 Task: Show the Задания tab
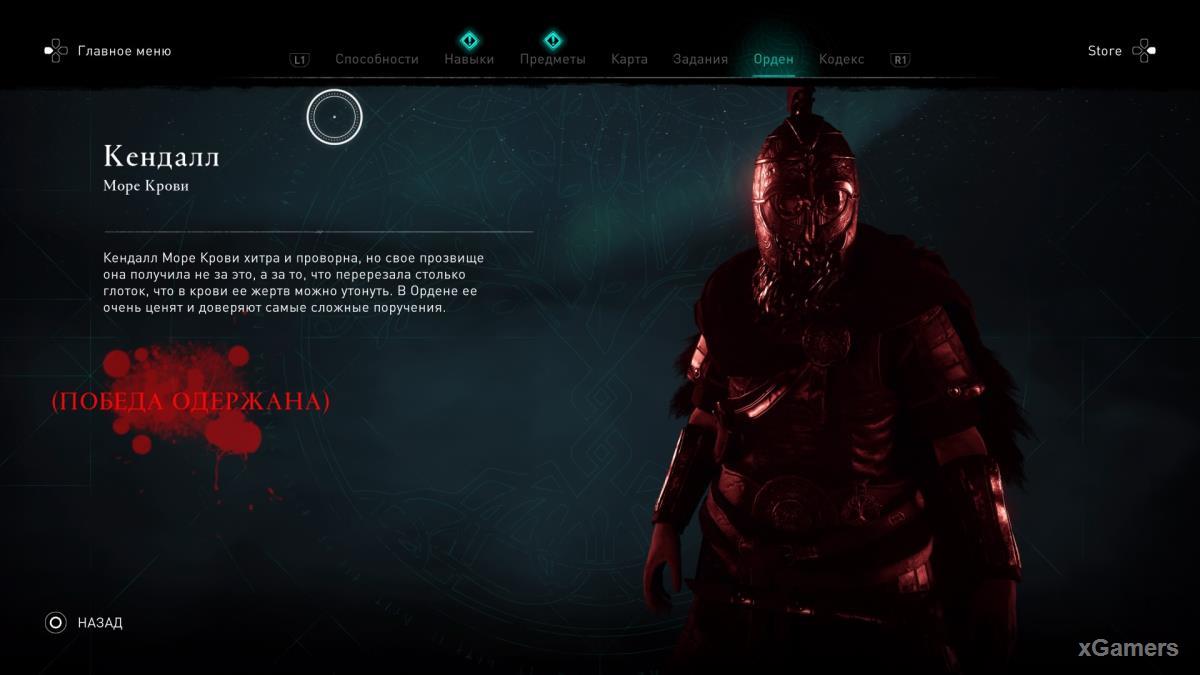[x=700, y=59]
